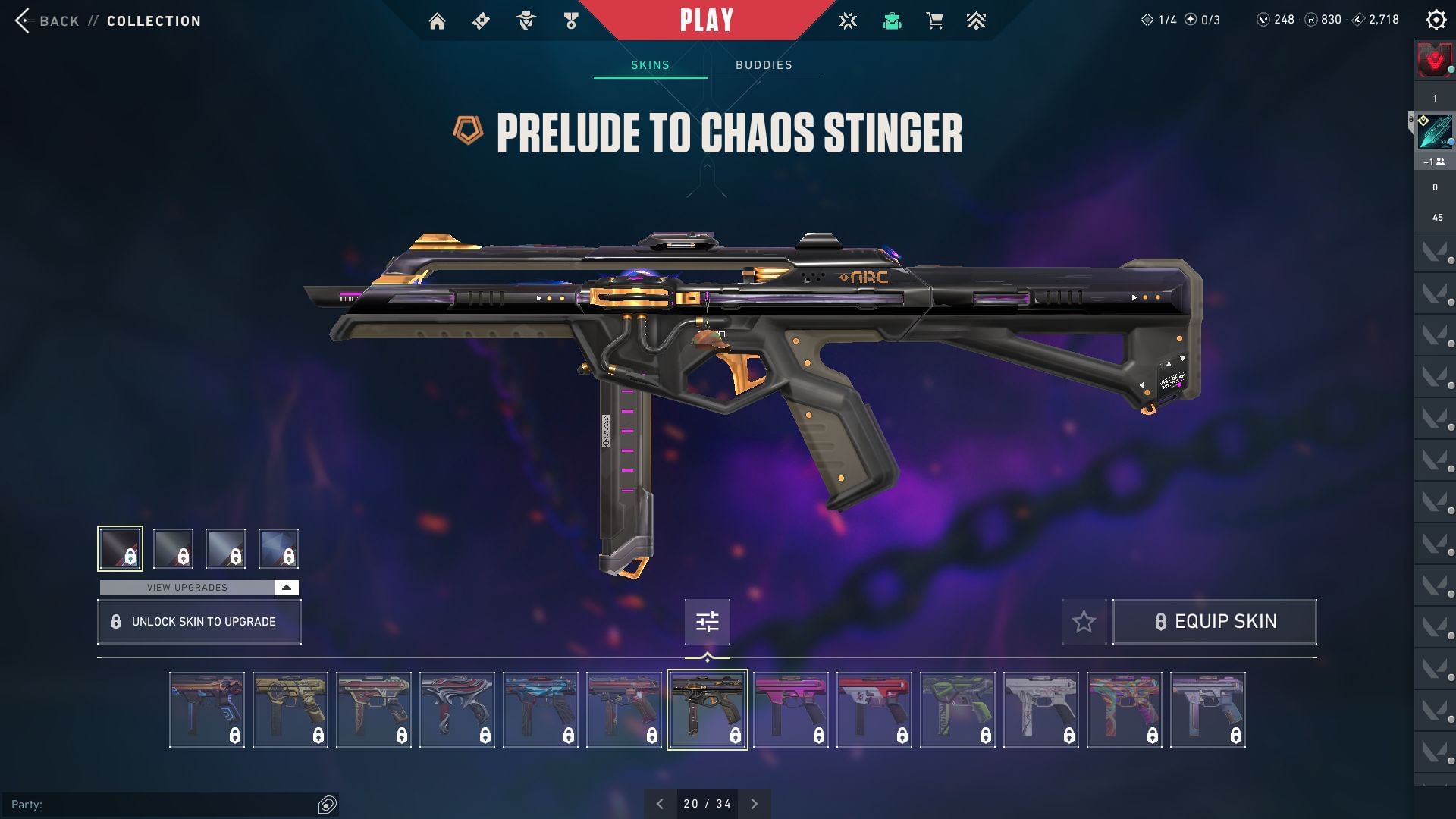Screen dimensions: 1456x819
Task: Open the skin filter sliders button
Action: (707, 622)
